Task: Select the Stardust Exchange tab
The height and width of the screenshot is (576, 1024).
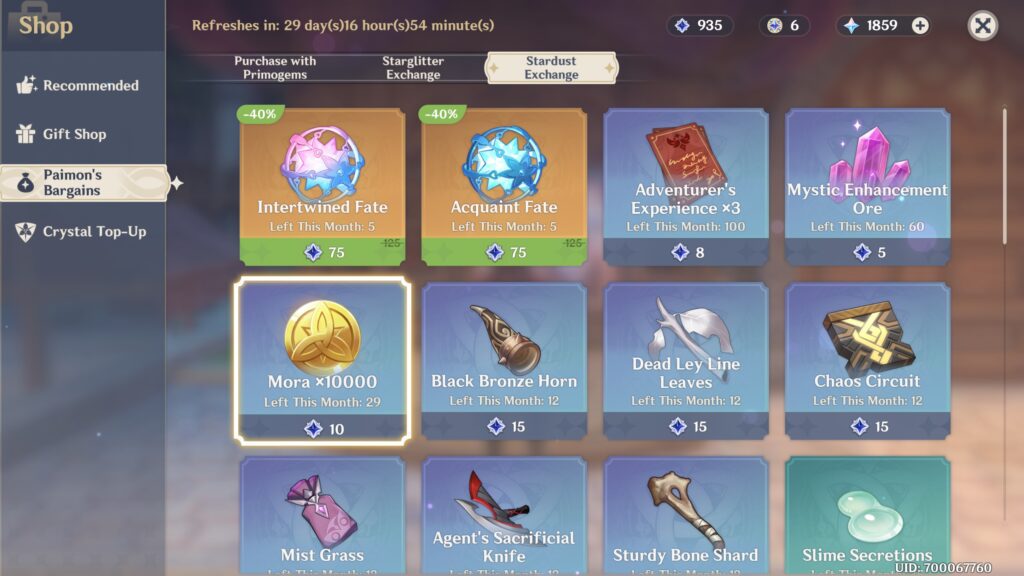Action: tap(551, 68)
